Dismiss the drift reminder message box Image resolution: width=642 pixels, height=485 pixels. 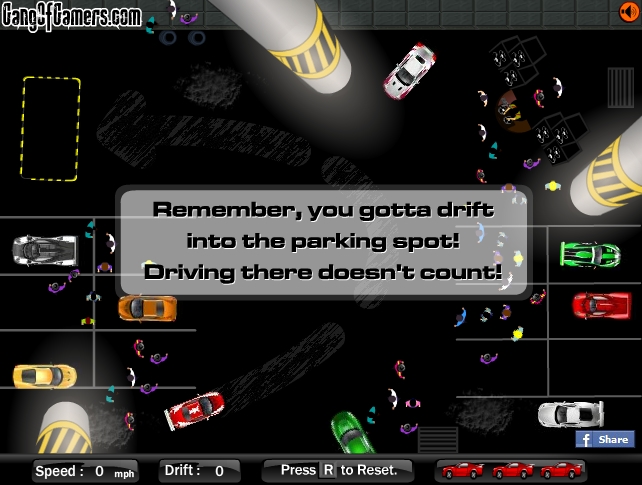coord(323,241)
